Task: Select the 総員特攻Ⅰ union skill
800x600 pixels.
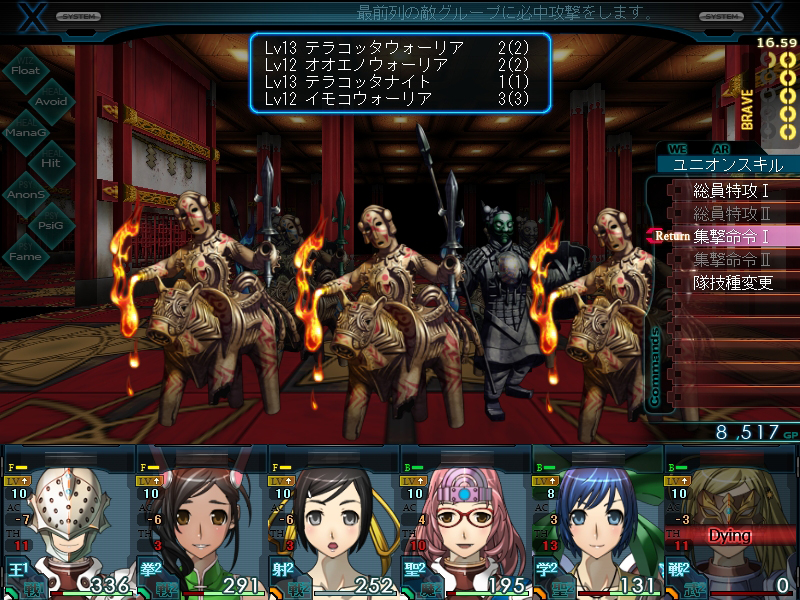Action: (730, 190)
